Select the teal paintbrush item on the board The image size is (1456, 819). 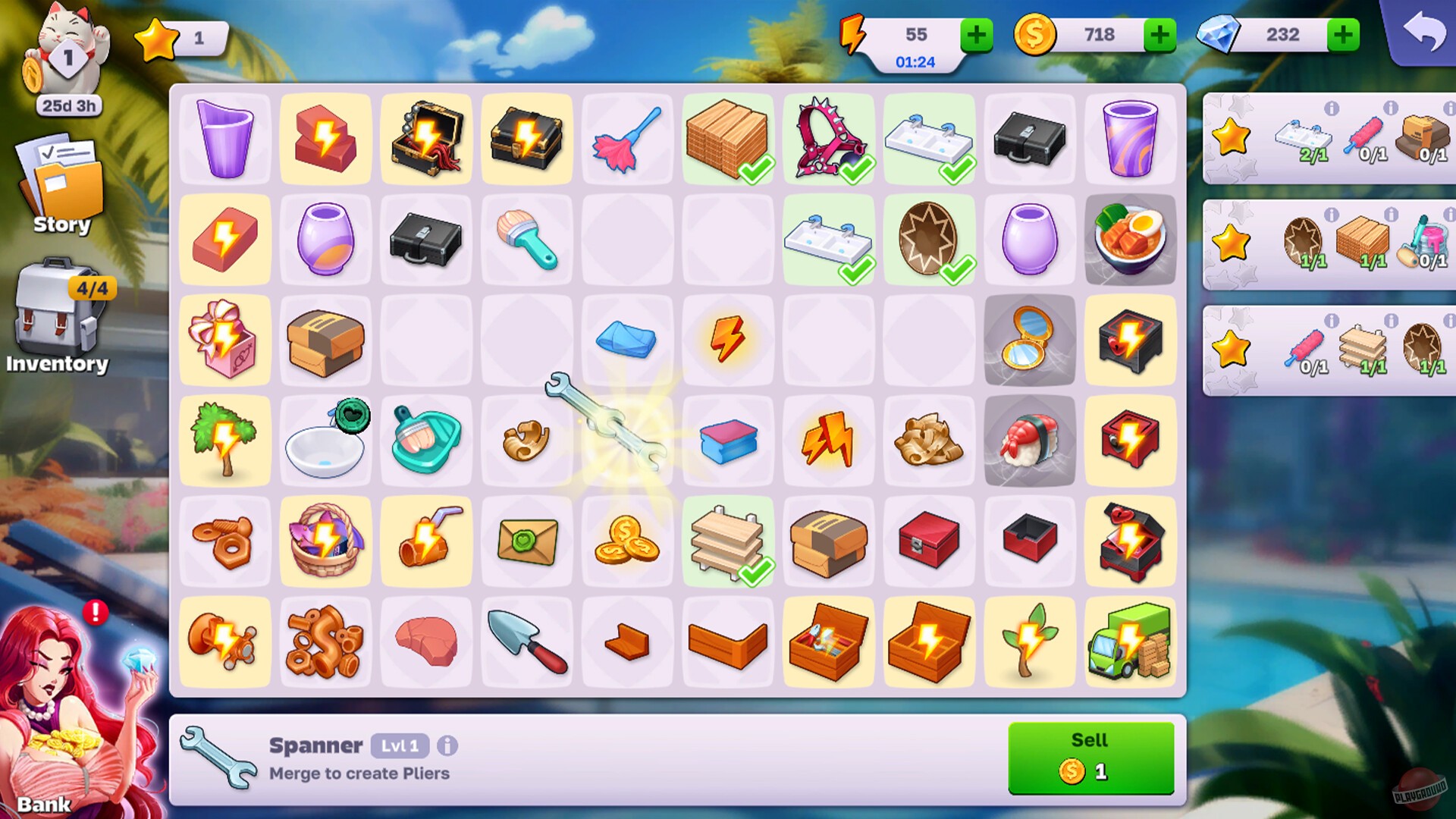(x=527, y=240)
